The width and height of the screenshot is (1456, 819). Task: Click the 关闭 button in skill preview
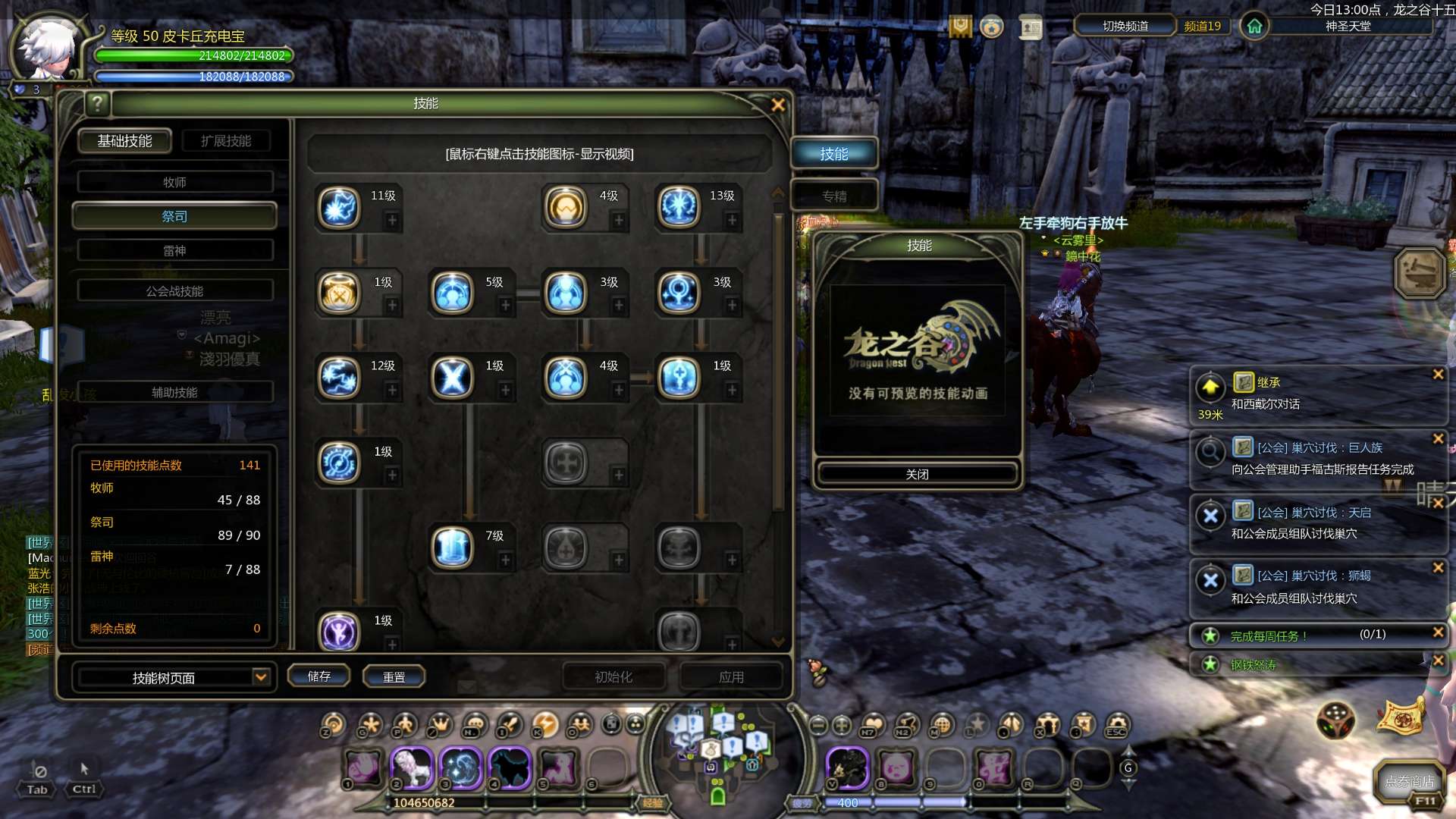coord(917,474)
